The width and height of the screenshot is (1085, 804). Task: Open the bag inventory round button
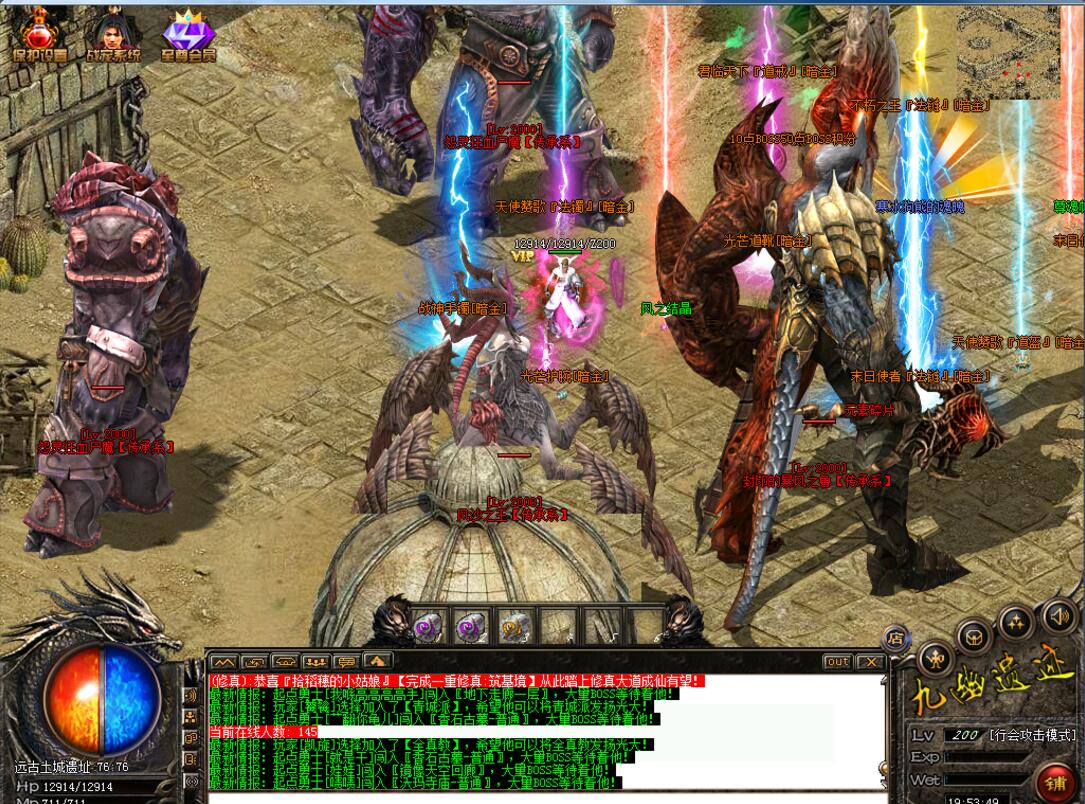[x=974, y=636]
